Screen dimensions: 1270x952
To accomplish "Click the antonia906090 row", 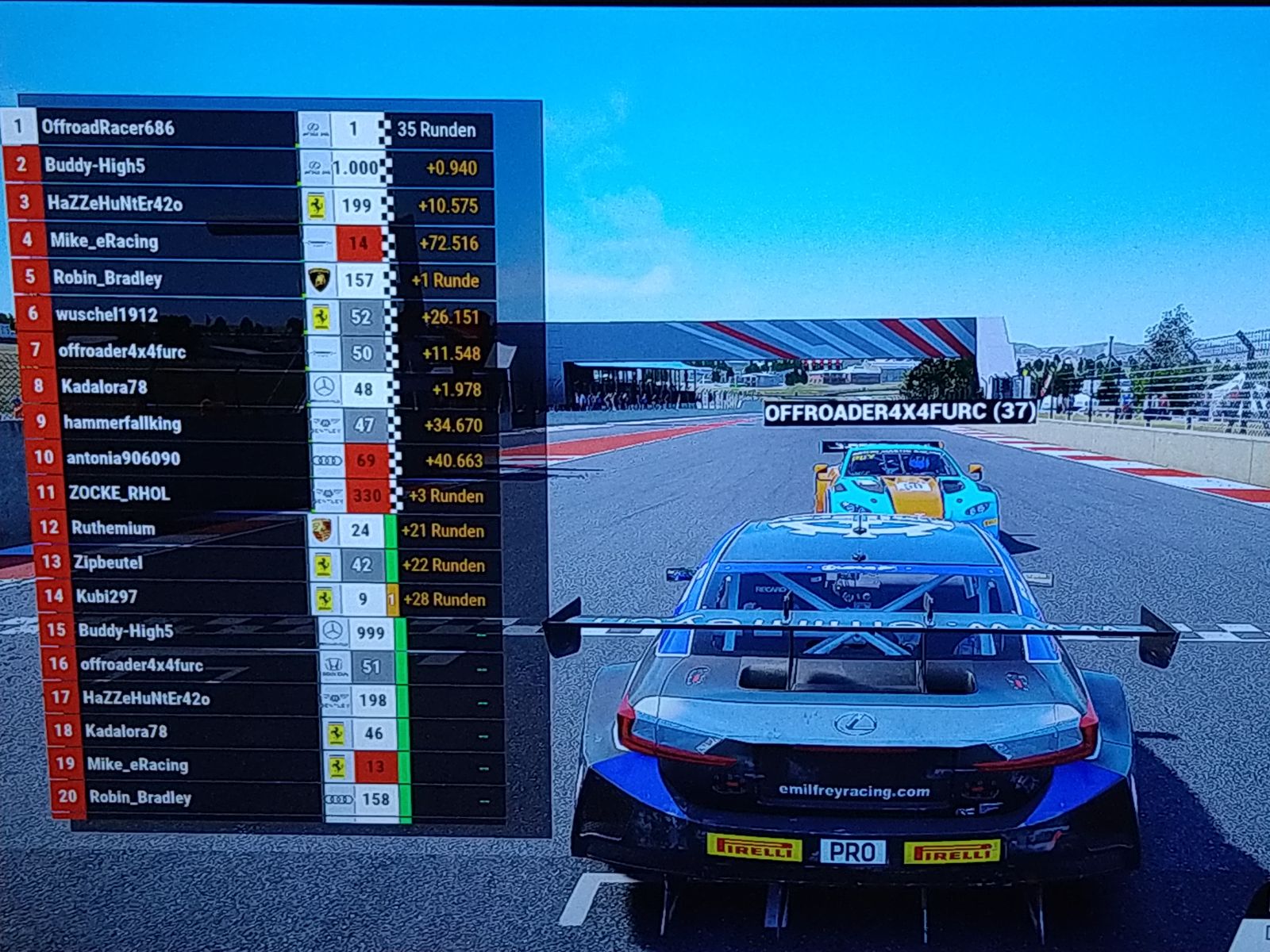I will [x=123, y=459].
